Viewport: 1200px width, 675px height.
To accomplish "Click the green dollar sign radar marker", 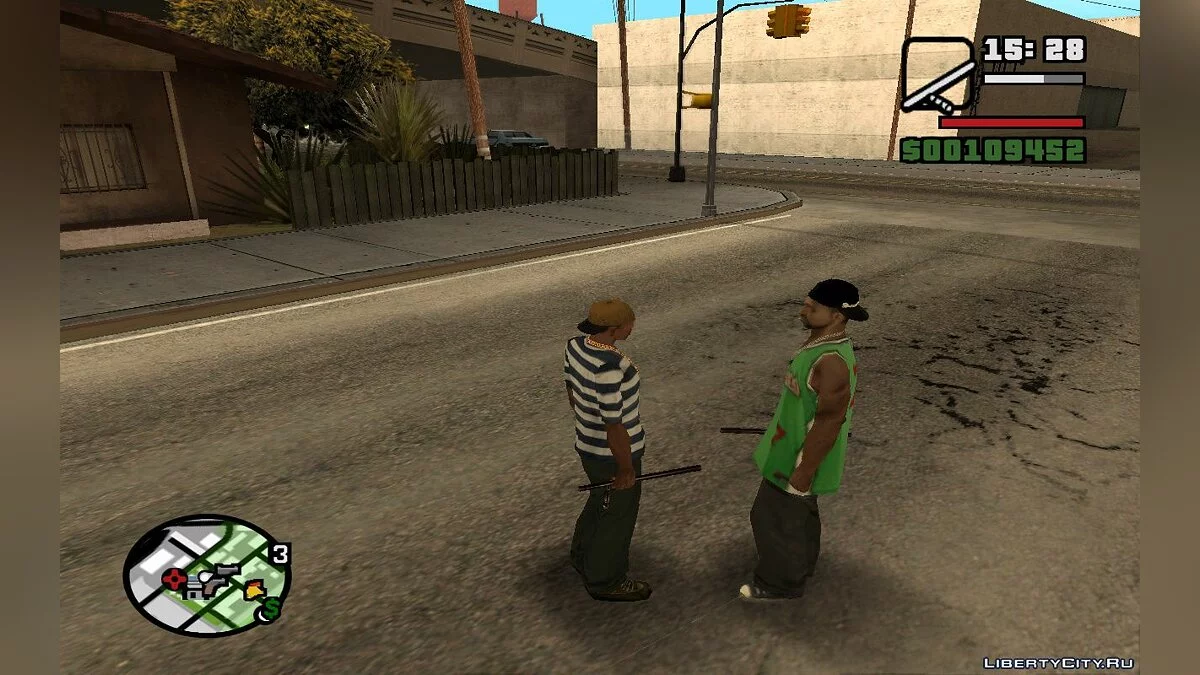I will [x=271, y=607].
